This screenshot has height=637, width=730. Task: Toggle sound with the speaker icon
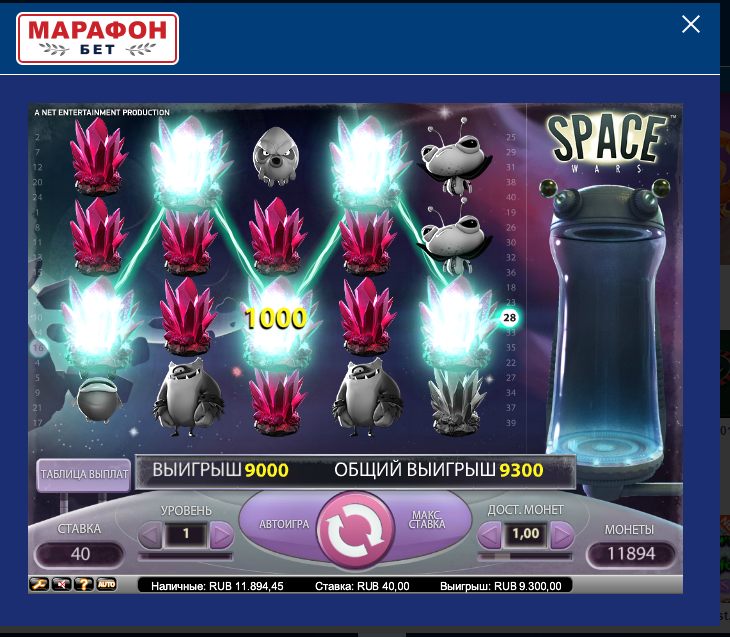[x=63, y=584]
